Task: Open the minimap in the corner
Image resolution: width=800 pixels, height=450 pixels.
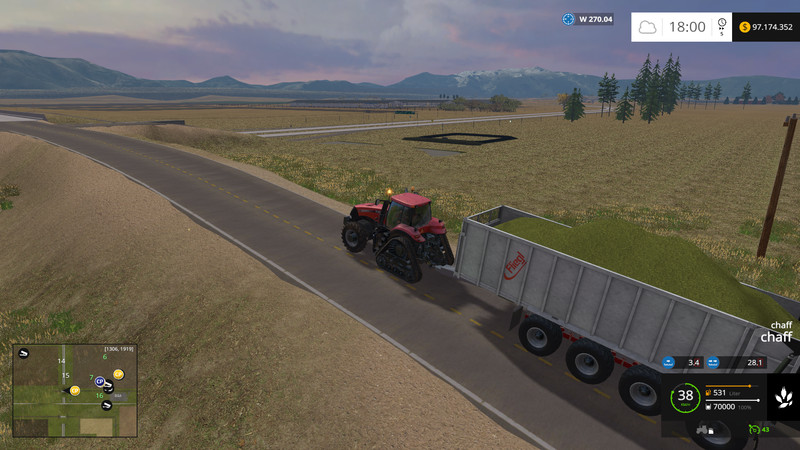Action: pos(75,390)
